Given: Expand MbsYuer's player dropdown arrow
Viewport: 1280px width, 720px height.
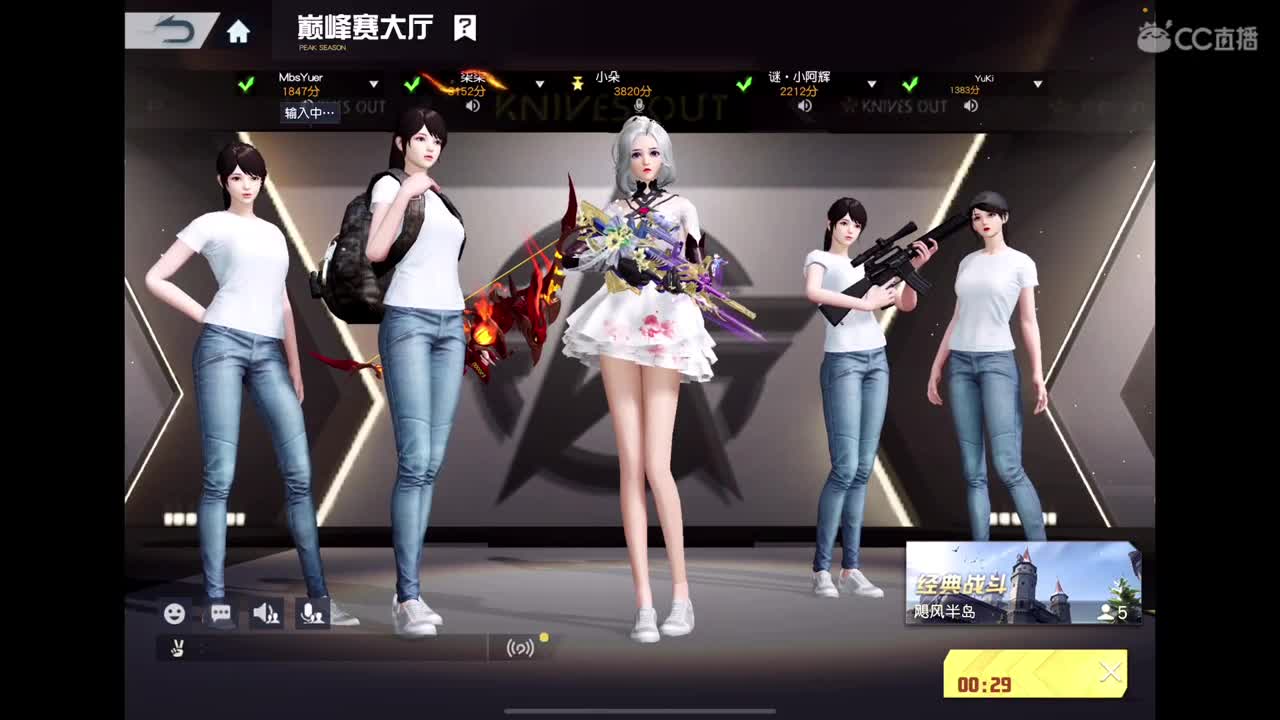Looking at the screenshot, I should tap(373, 85).
